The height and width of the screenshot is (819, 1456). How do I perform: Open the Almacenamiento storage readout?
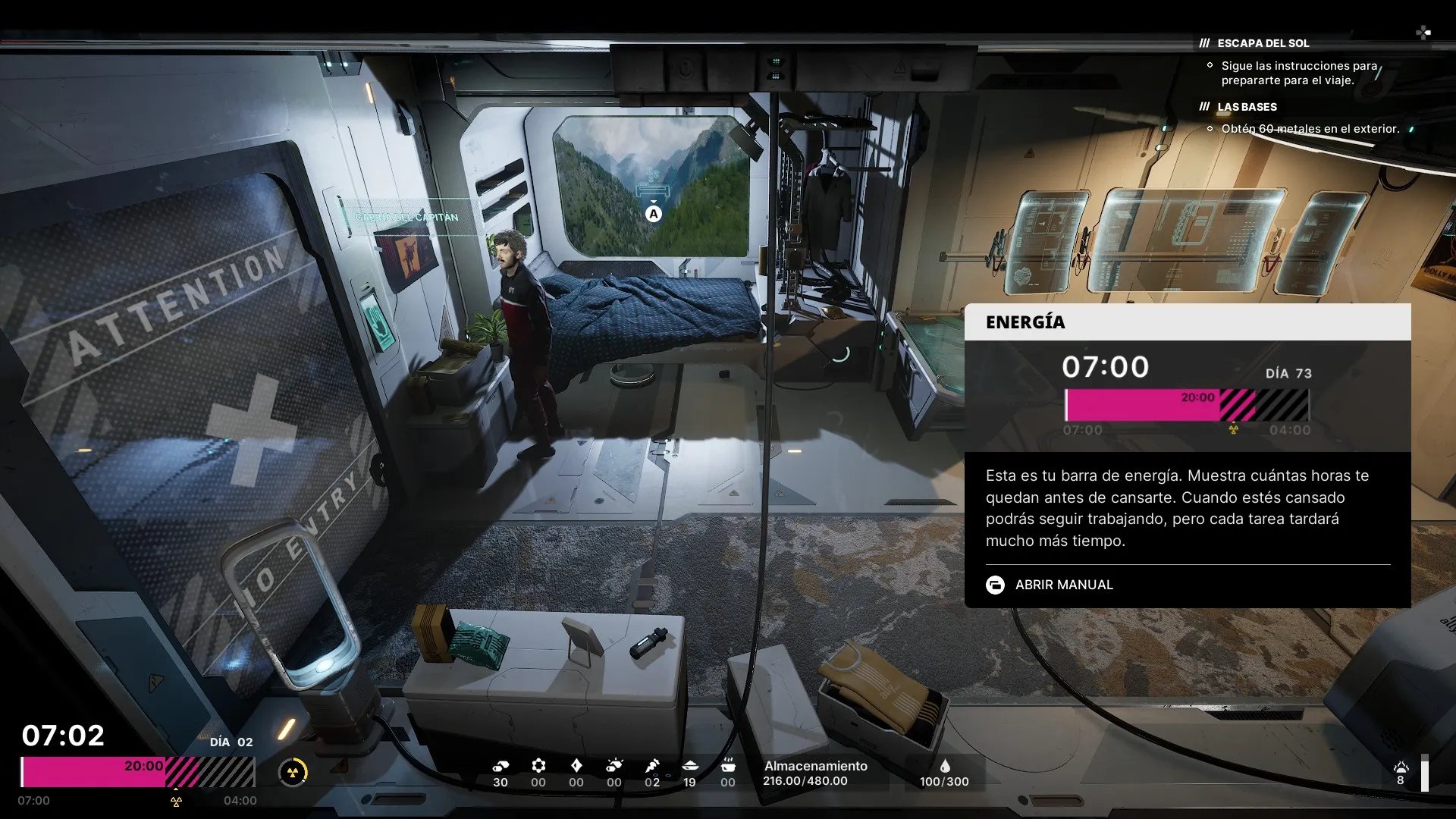click(815, 773)
